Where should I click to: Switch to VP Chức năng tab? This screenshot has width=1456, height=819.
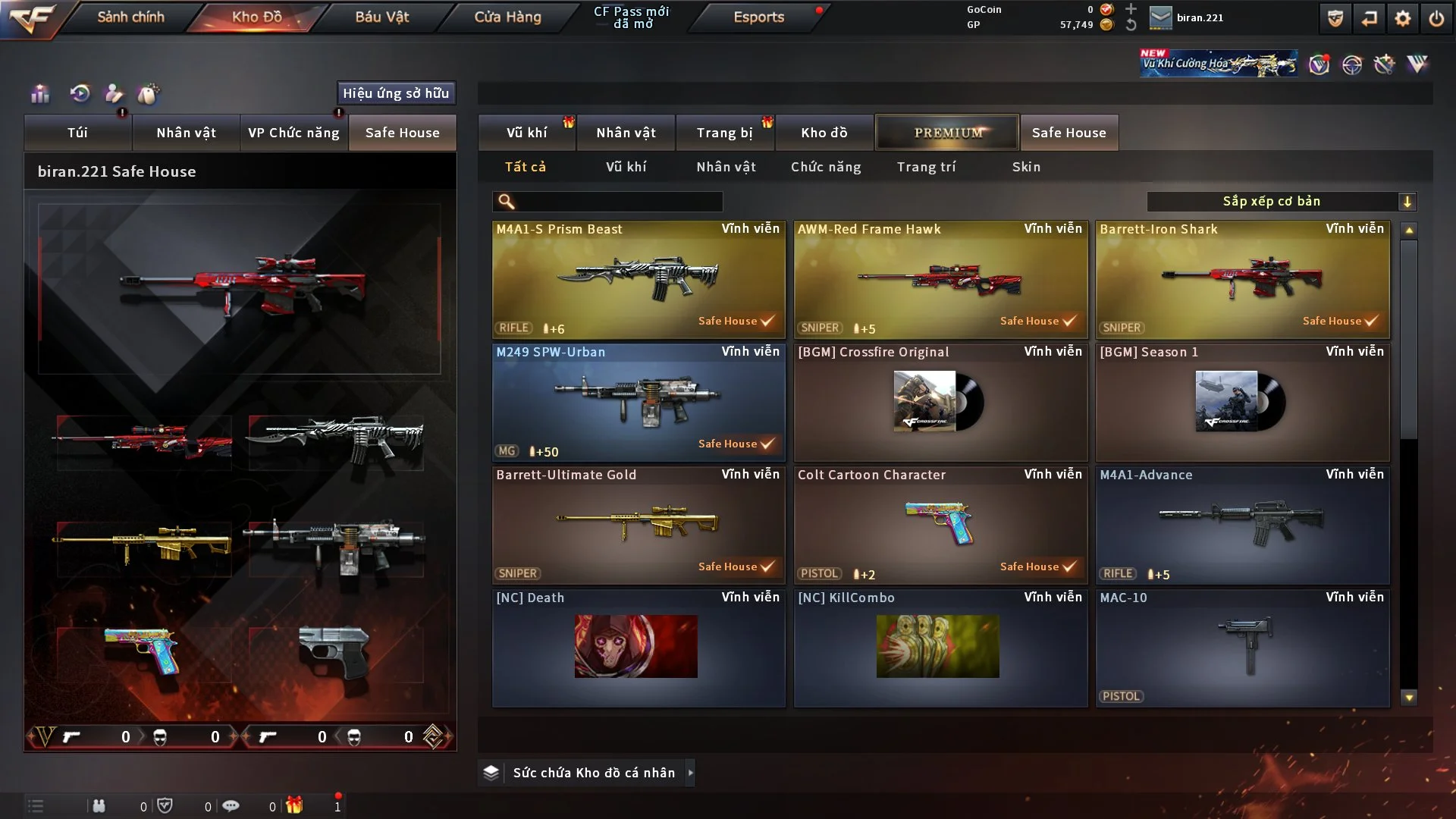click(293, 133)
